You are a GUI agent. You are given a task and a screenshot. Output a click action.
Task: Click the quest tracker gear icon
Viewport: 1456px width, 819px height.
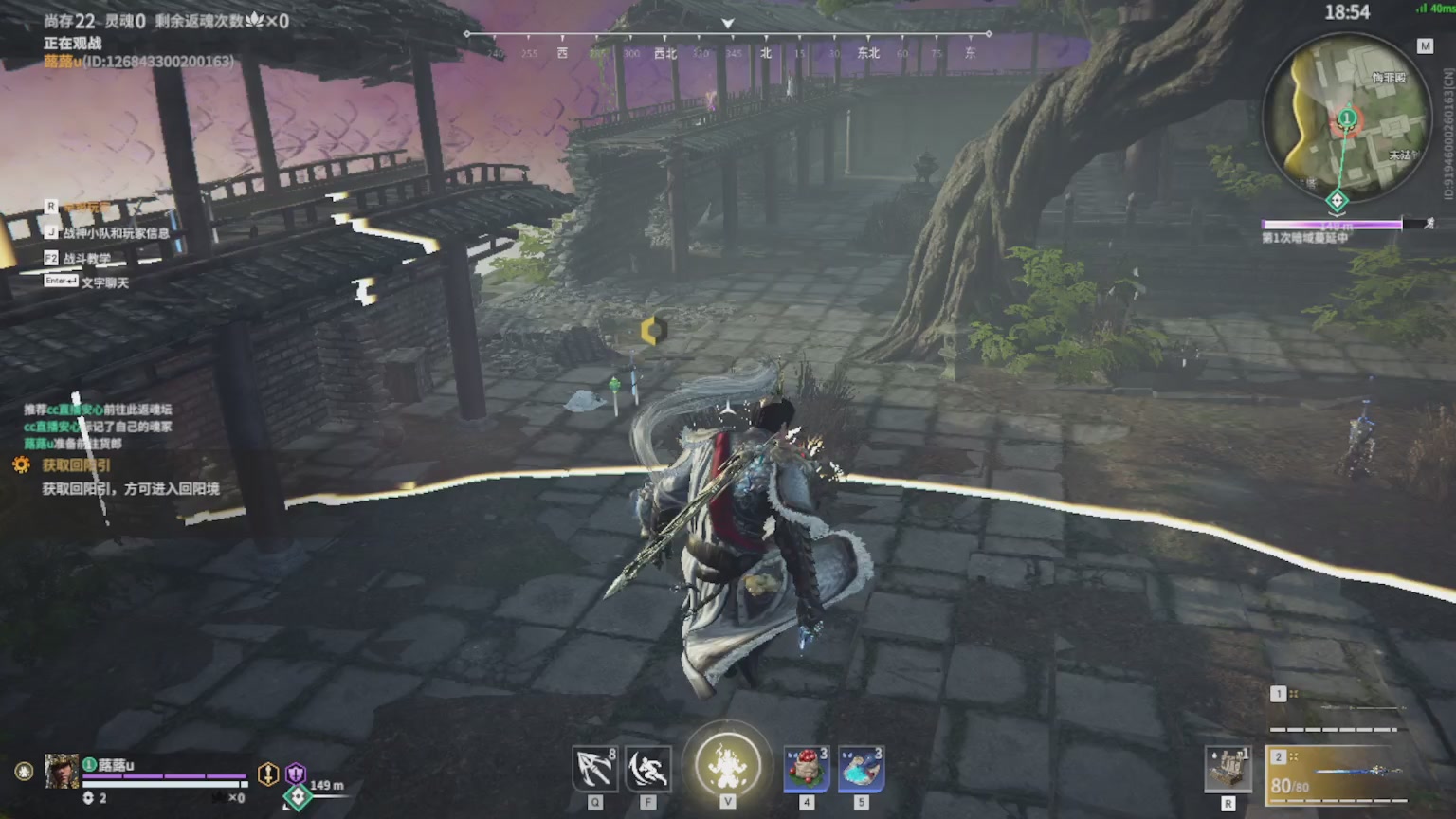pos(21,465)
